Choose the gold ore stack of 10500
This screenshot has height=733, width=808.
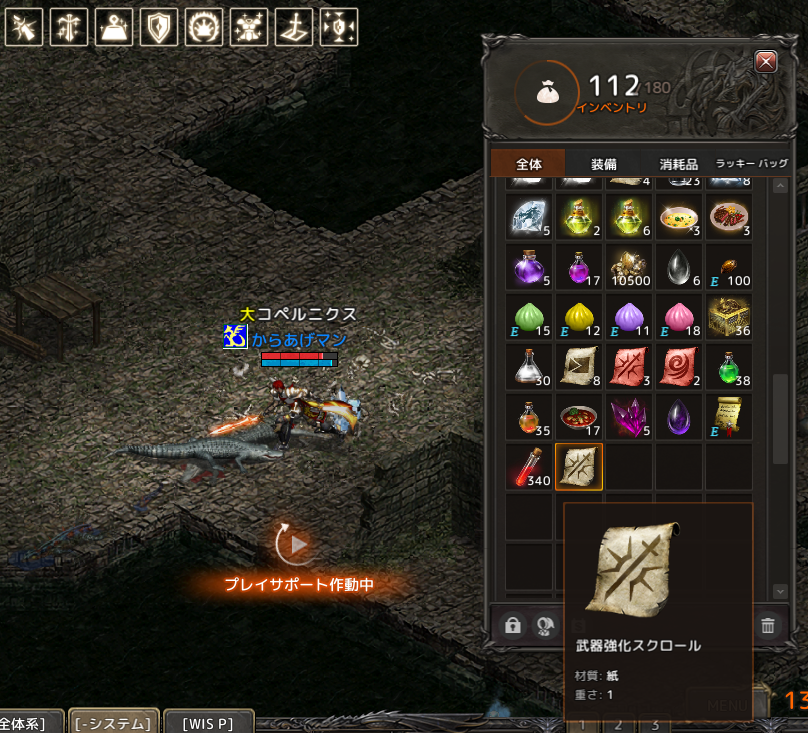(629, 267)
